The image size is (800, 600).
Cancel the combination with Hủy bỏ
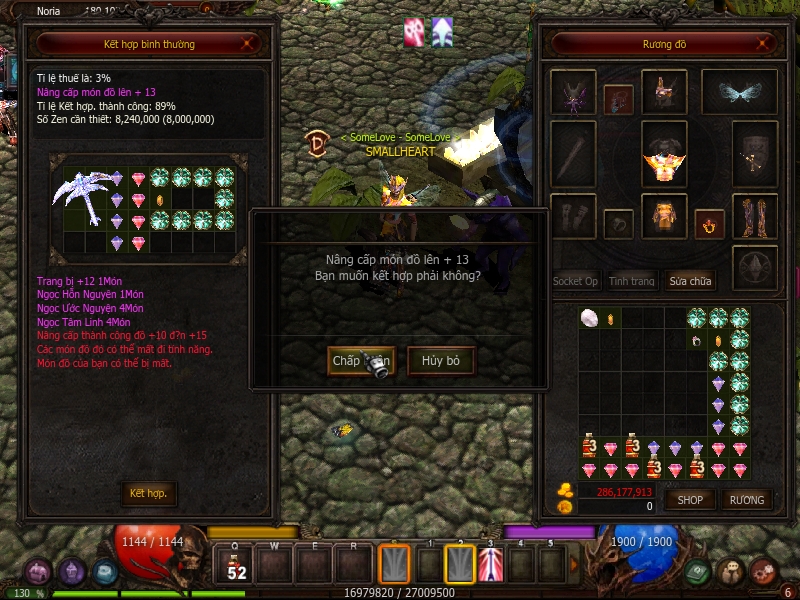[x=440, y=360]
